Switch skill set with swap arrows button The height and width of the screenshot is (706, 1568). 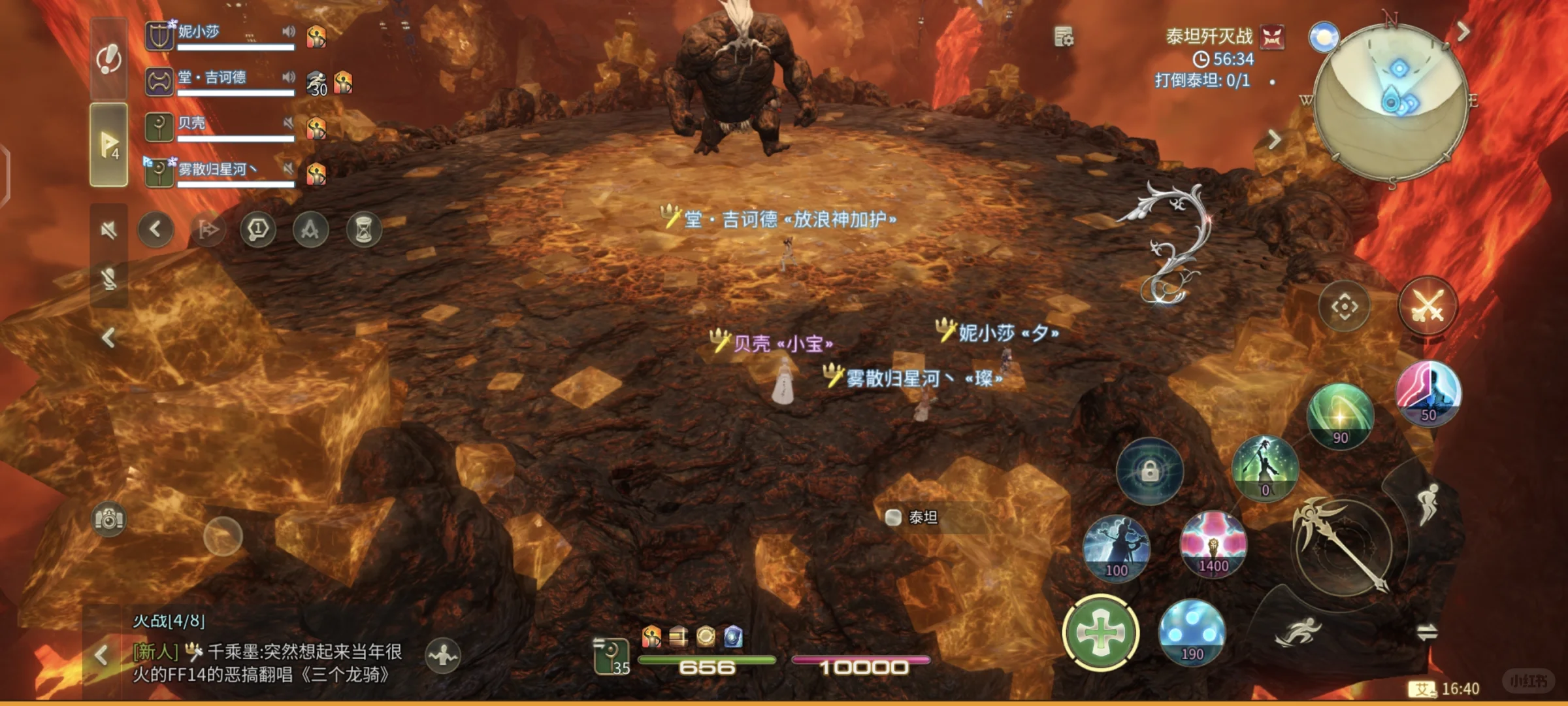[1426, 632]
